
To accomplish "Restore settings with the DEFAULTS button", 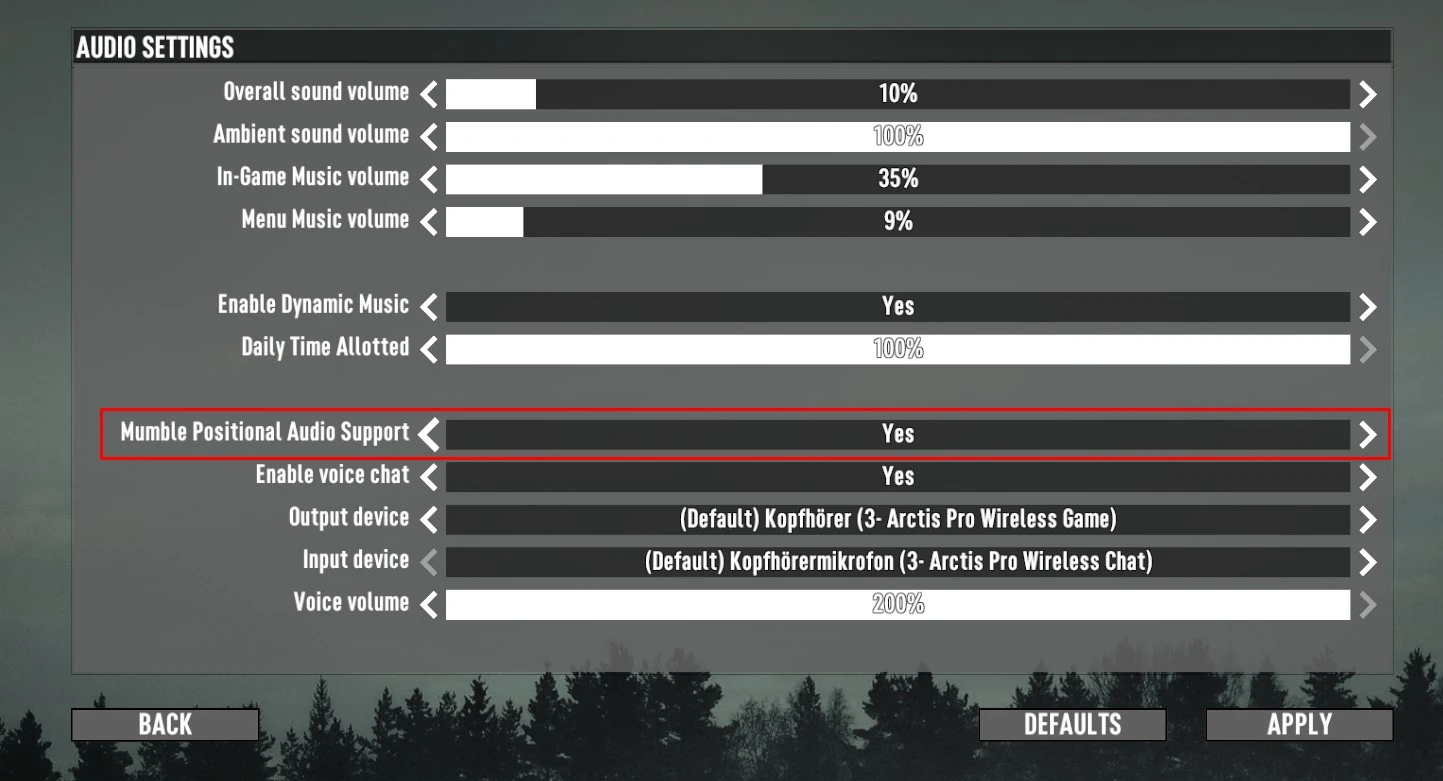I will [1072, 724].
